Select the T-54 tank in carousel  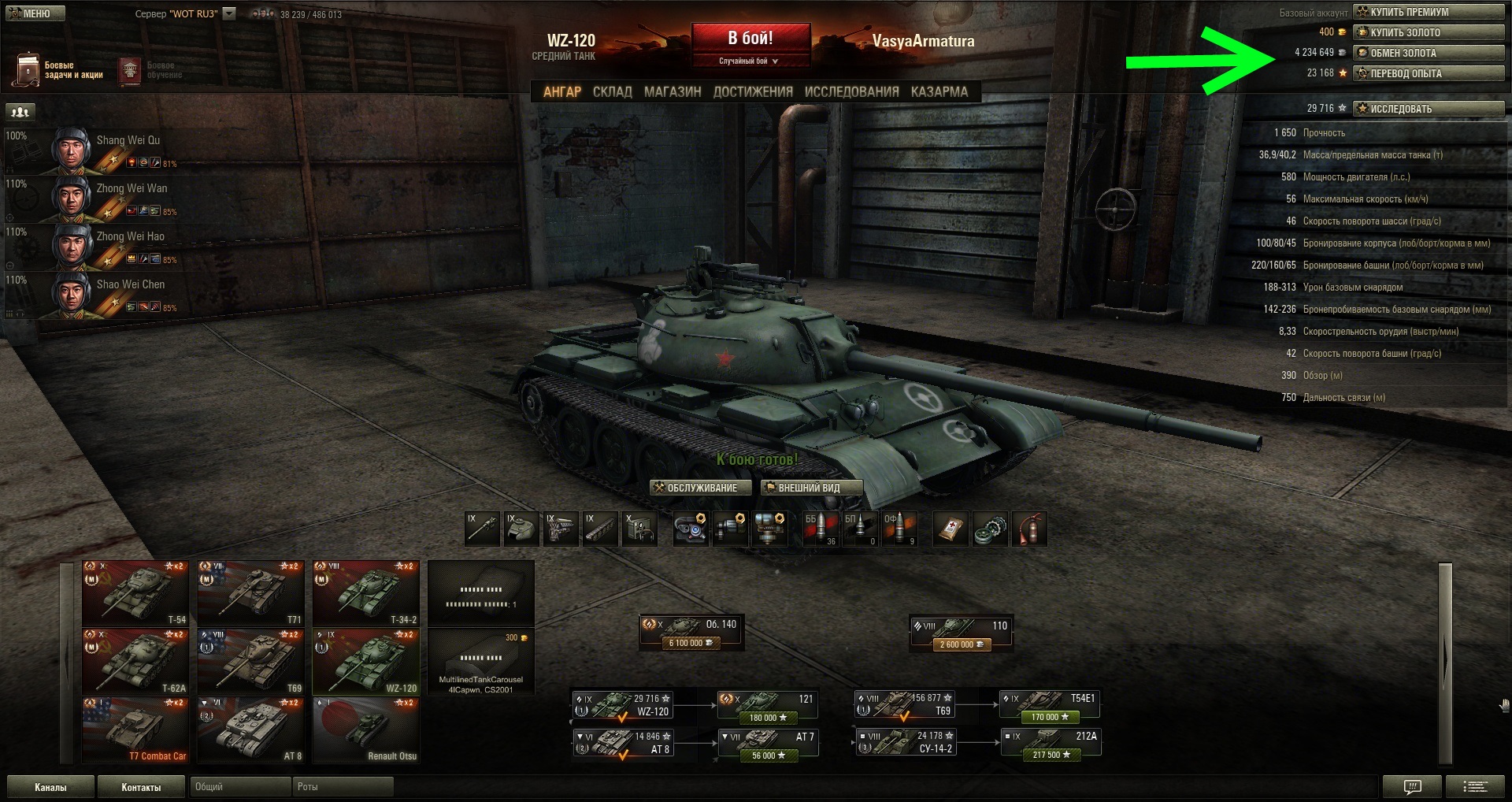point(135,592)
